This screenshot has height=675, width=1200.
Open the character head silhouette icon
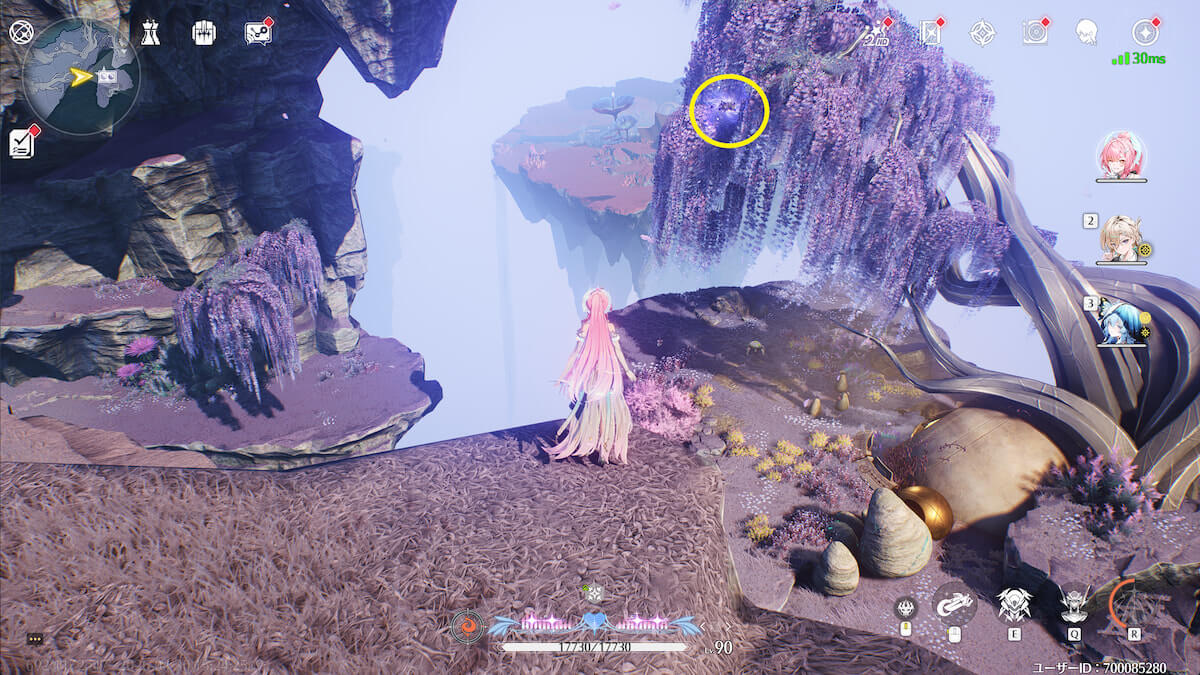pyautogui.click(x=1086, y=33)
